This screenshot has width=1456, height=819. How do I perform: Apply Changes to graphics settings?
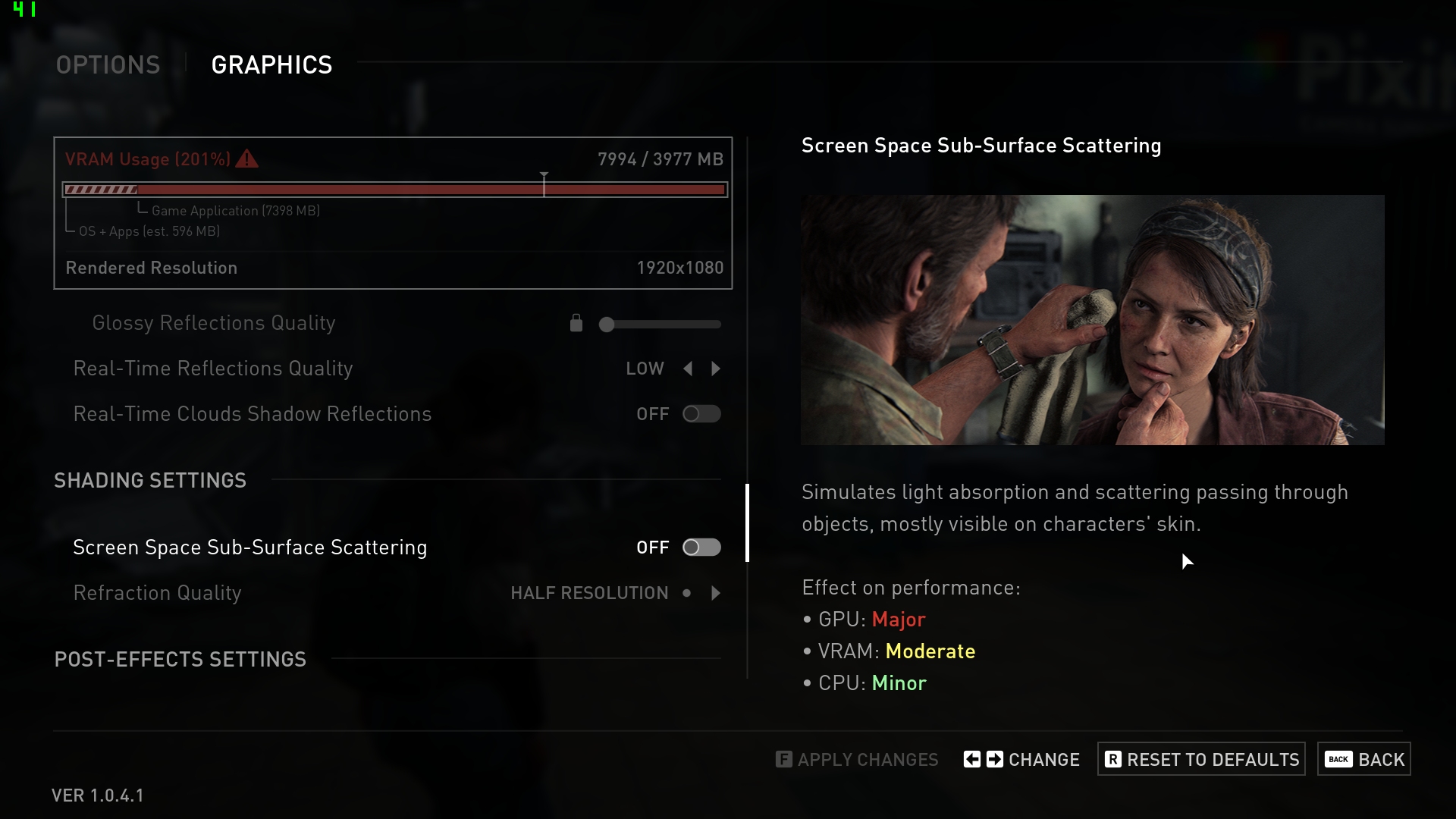coord(857,759)
